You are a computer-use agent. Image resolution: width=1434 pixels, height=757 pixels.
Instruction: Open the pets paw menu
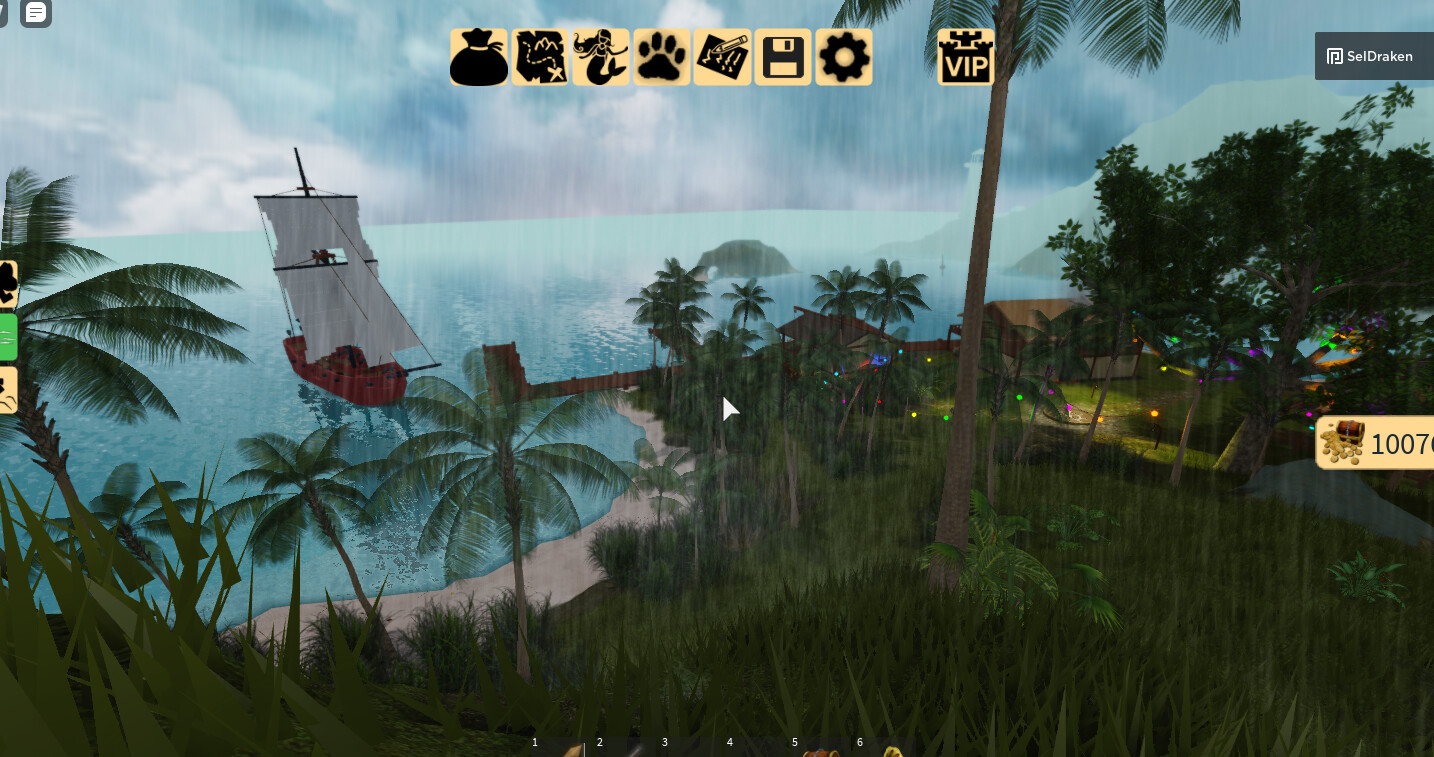click(662, 57)
